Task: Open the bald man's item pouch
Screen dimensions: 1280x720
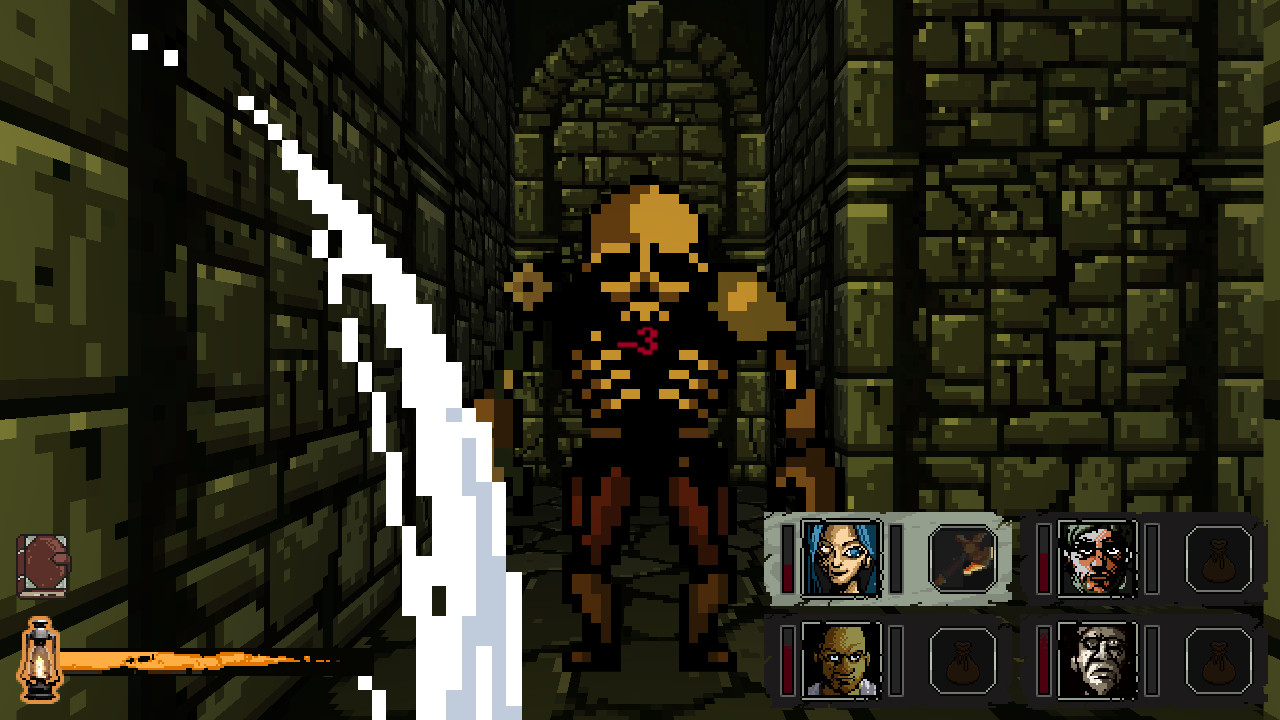Action: [962, 662]
